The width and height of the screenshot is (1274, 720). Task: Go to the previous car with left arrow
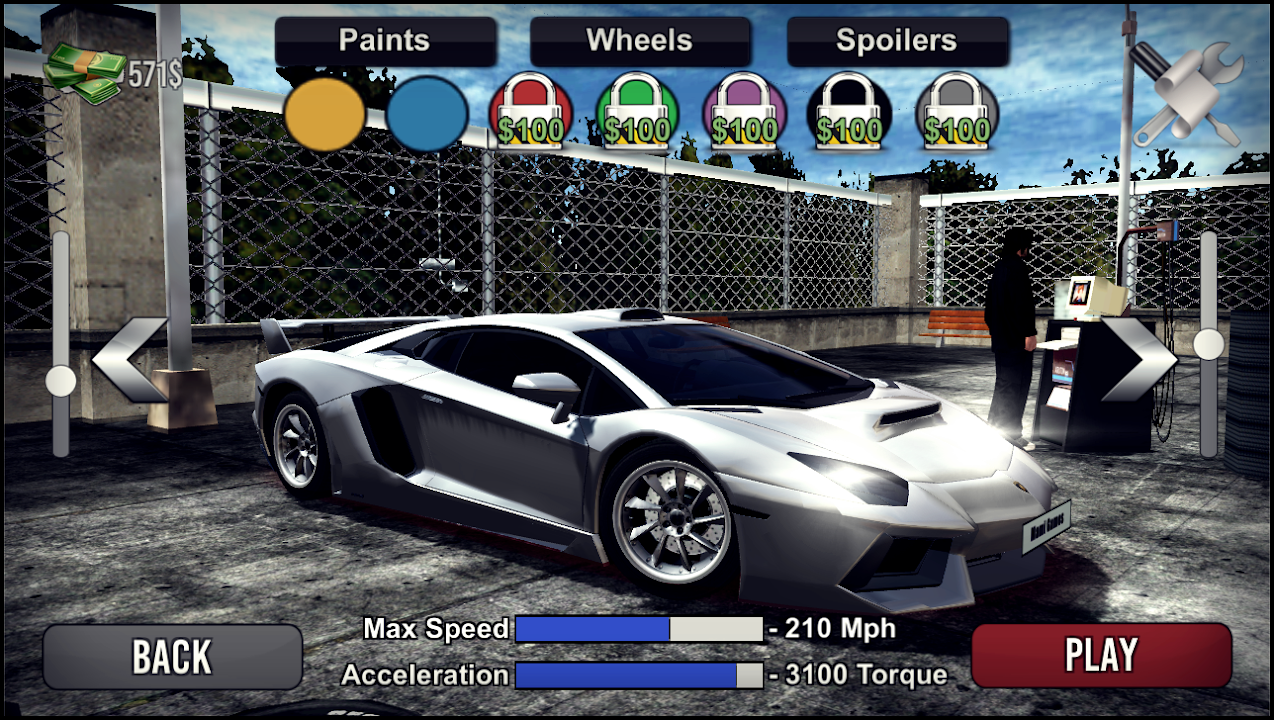131,360
